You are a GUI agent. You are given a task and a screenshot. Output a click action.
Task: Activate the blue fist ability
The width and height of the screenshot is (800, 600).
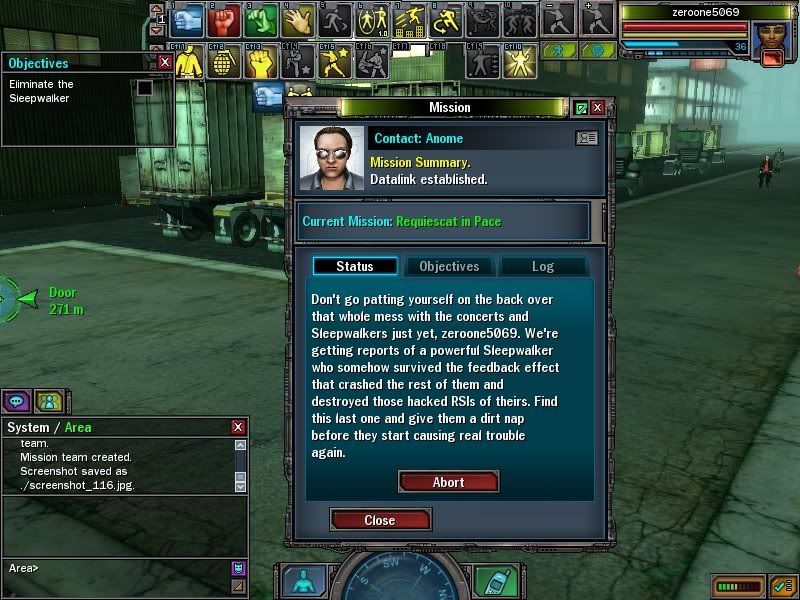coord(190,20)
